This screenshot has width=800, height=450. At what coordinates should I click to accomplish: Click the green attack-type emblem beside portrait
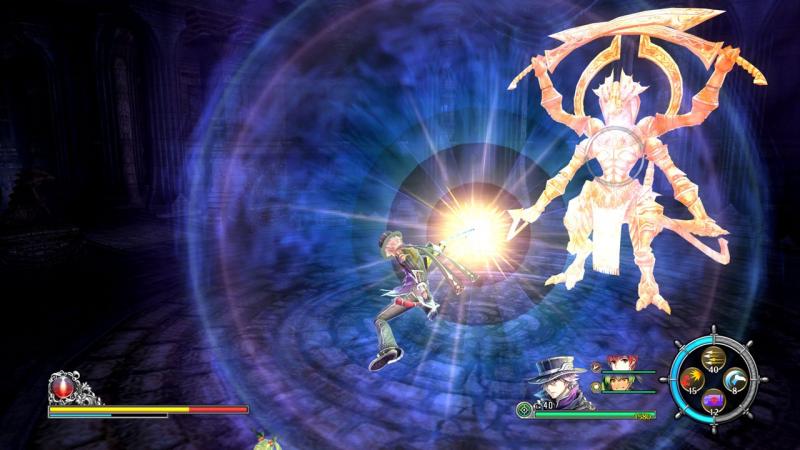526,409
